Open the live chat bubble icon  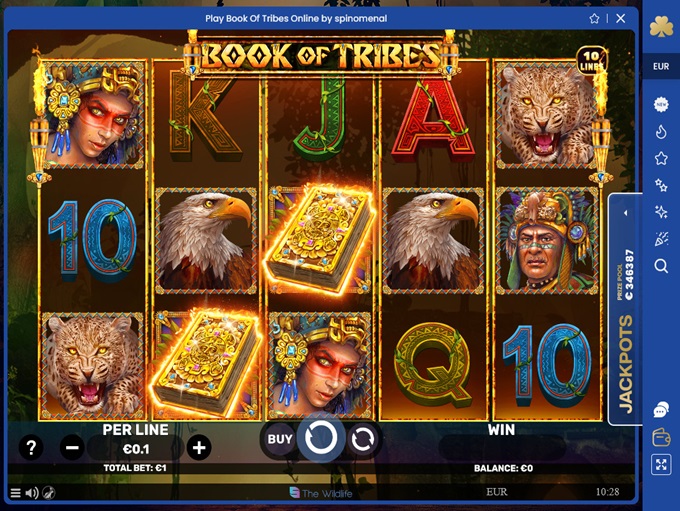click(661, 410)
